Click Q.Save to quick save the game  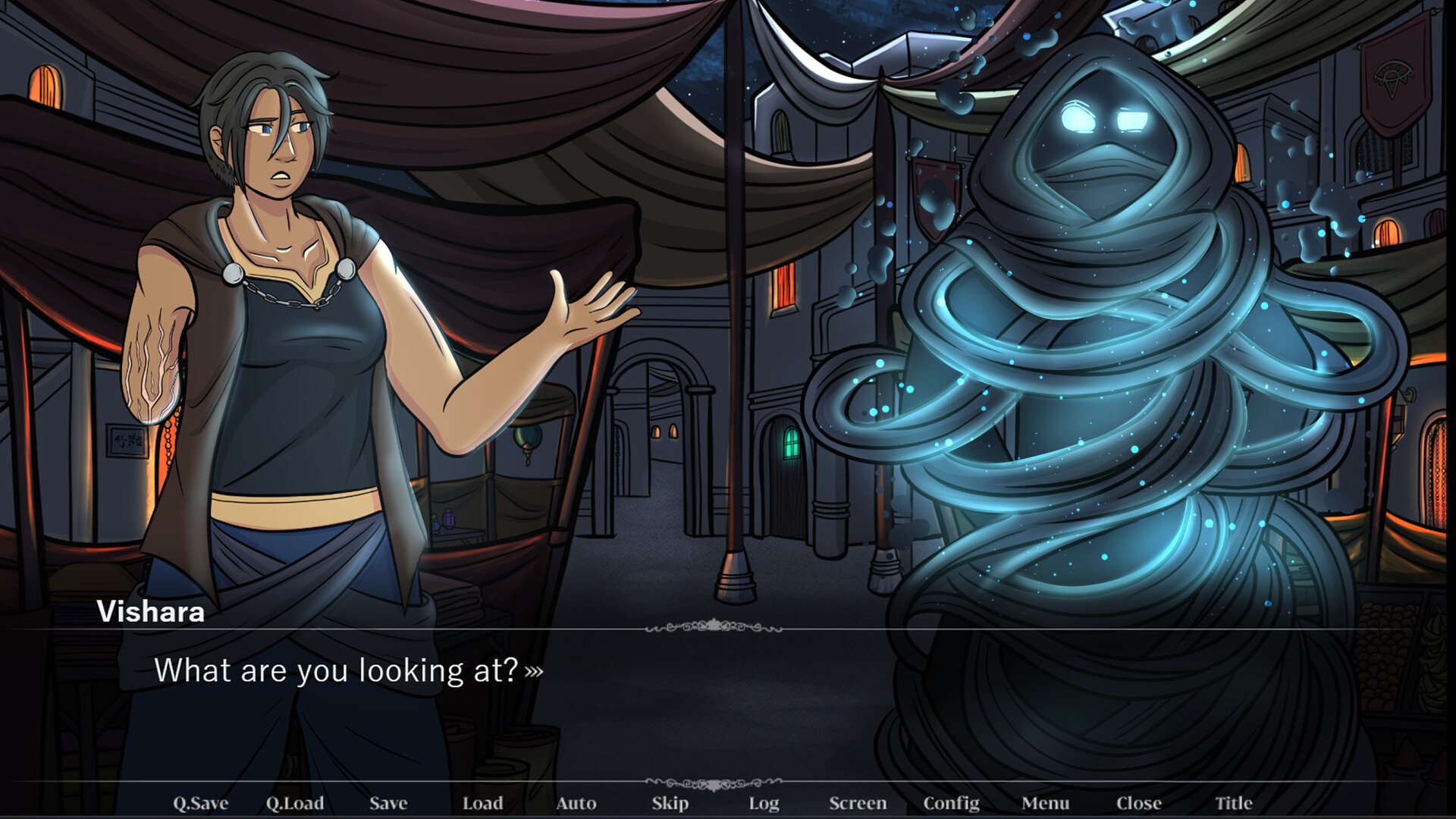199,802
